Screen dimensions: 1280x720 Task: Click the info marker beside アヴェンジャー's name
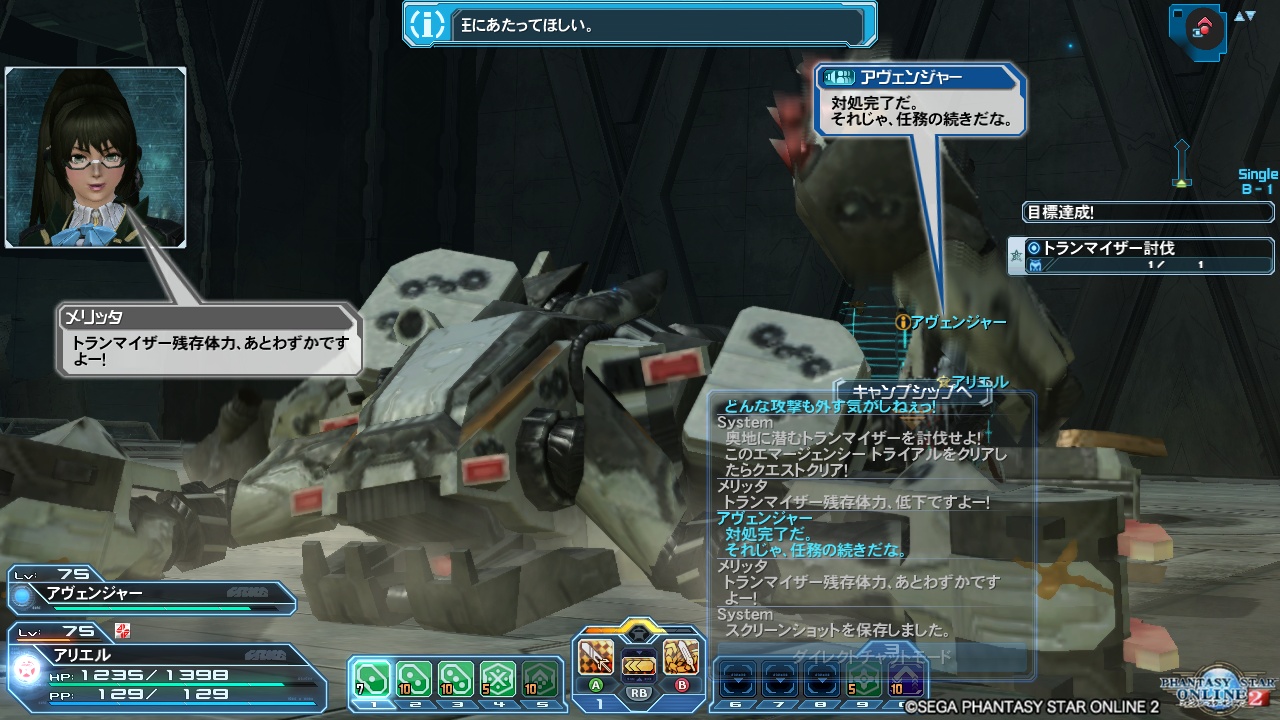(x=905, y=322)
